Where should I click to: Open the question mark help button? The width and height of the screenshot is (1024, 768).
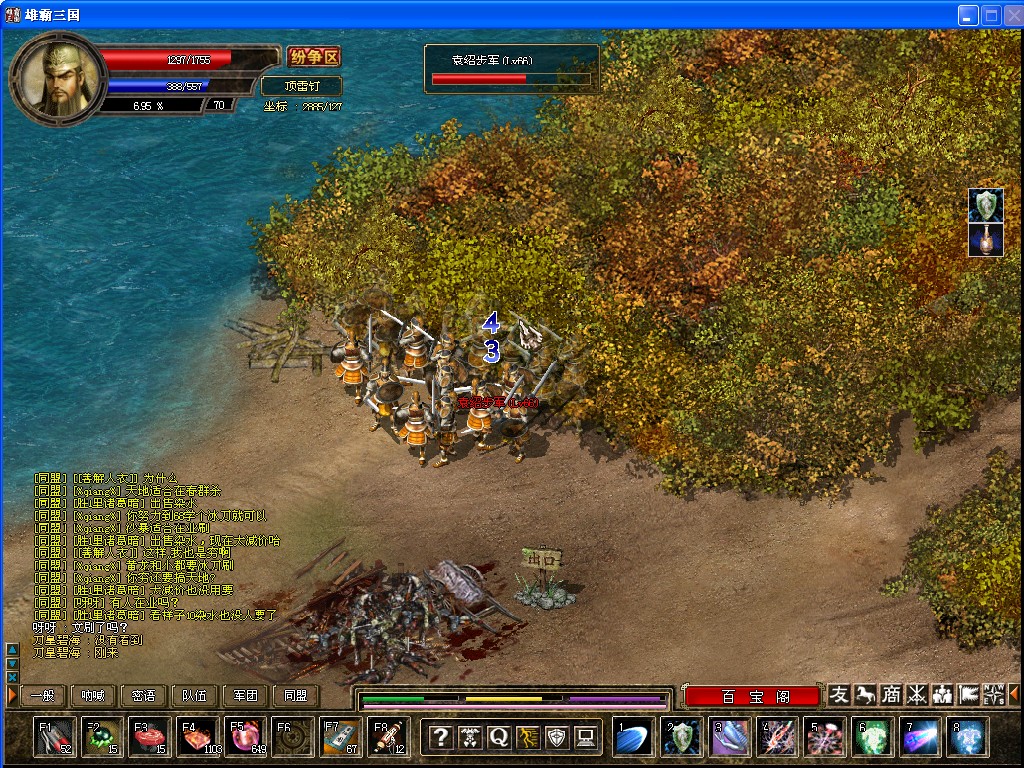point(440,738)
